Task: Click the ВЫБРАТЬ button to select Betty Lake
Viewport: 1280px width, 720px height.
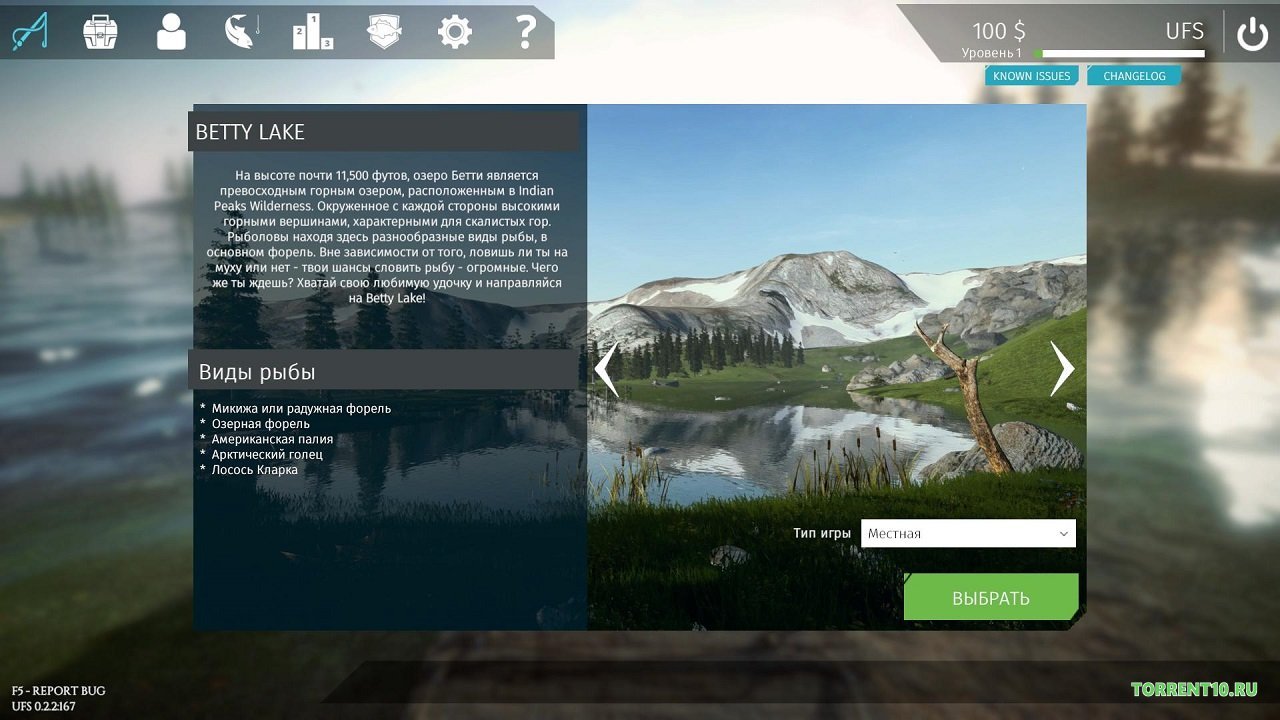Action: (990, 597)
